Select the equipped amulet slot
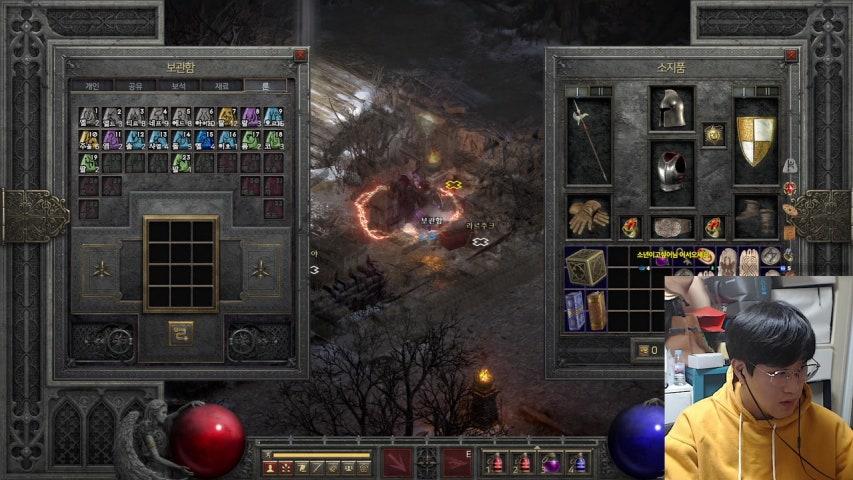The width and height of the screenshot is (853, 480). 714,133
